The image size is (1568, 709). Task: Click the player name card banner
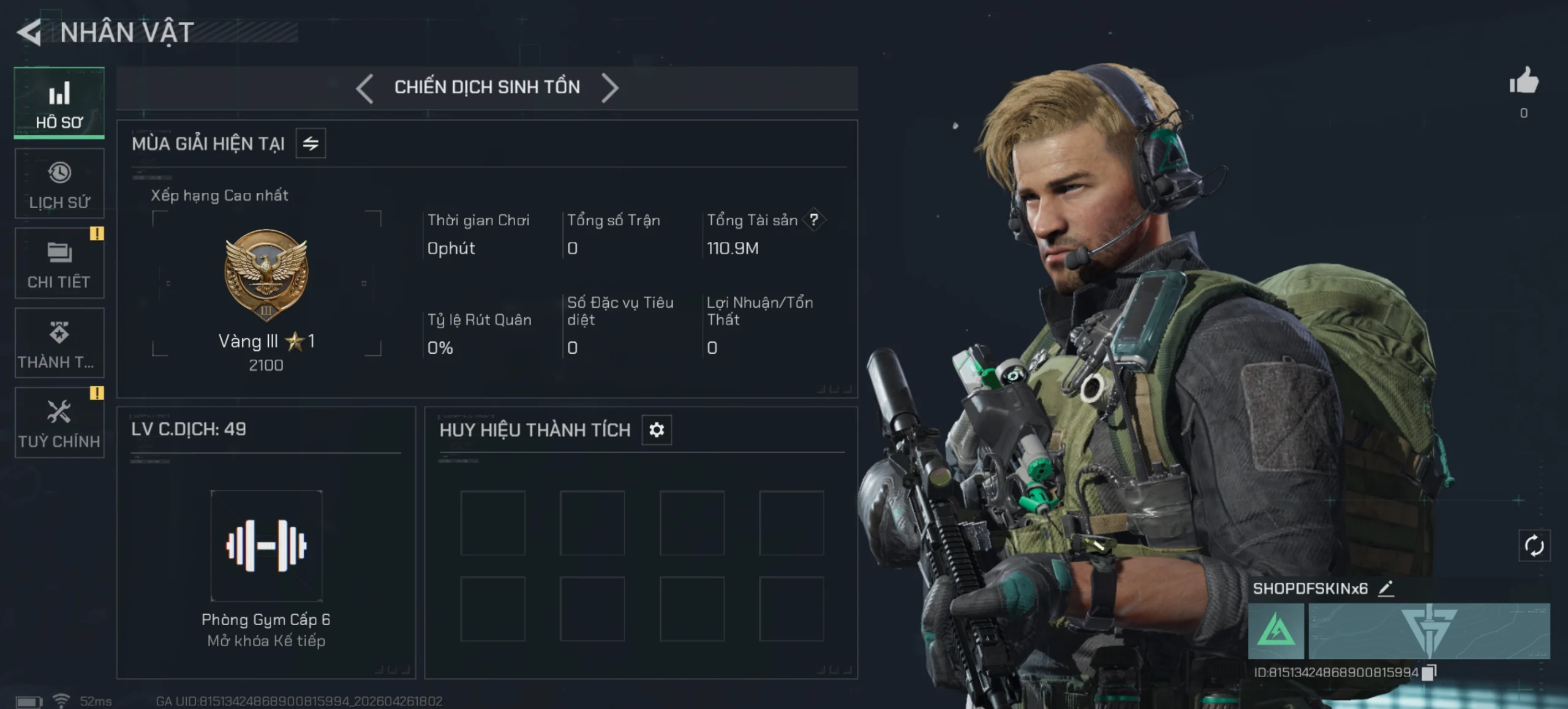click(1429, 631)
